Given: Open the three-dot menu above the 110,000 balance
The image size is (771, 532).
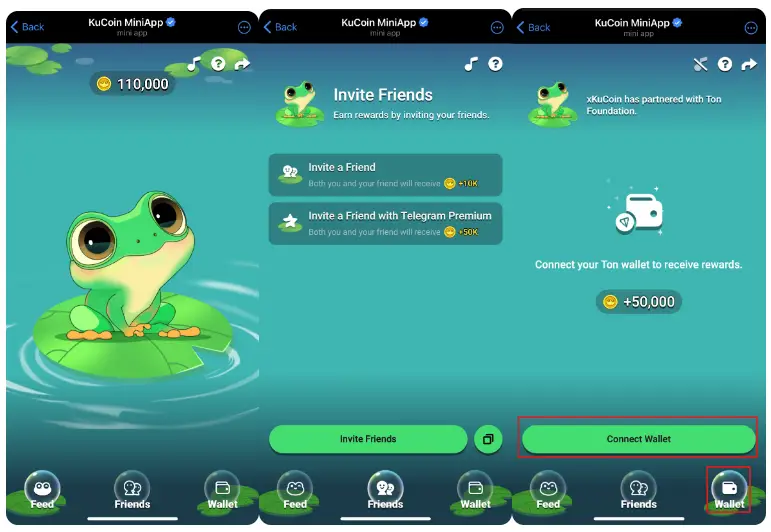Looking at the screenshot, I should 245,27.
